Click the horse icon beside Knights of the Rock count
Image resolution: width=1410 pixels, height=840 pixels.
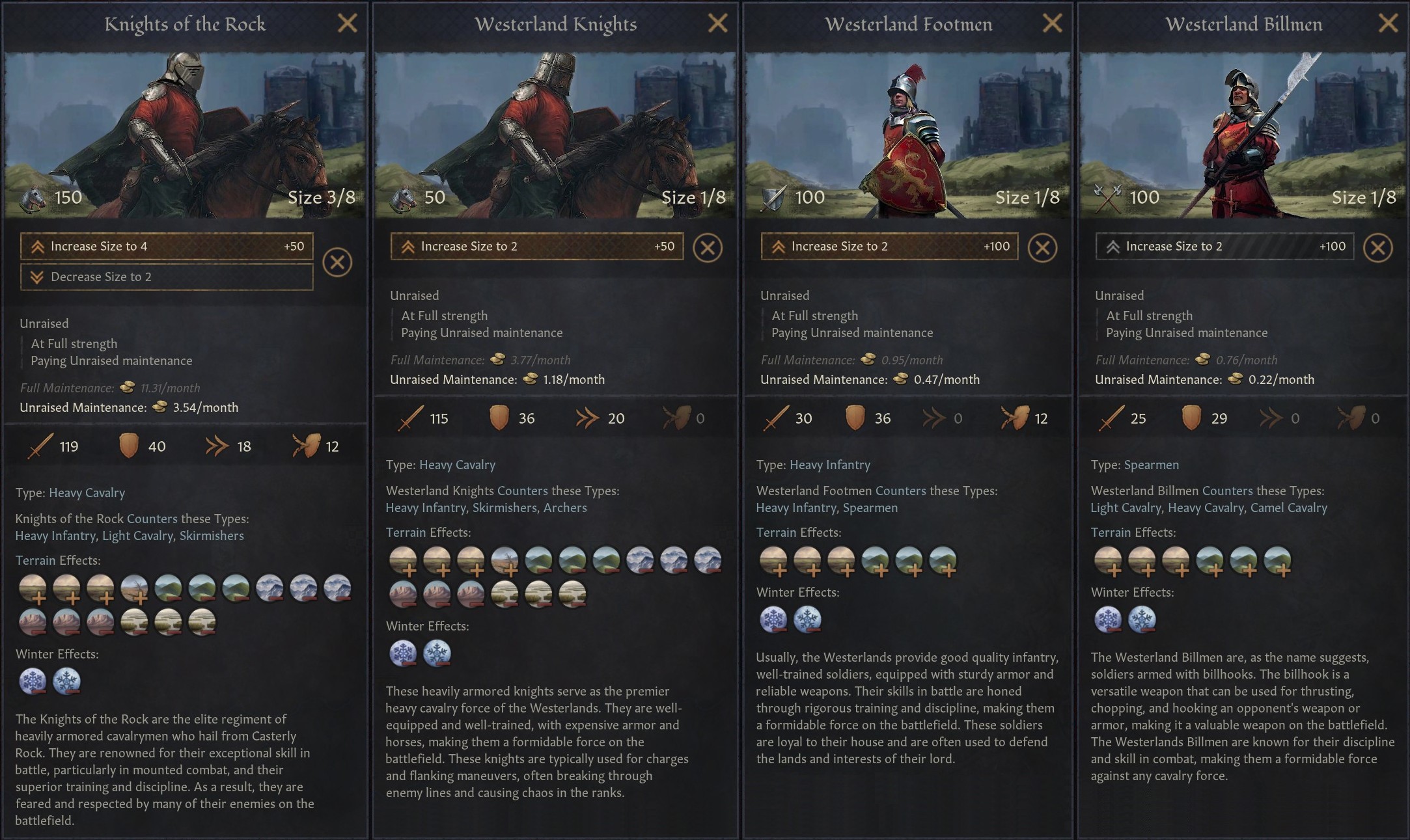pos(33,197)
